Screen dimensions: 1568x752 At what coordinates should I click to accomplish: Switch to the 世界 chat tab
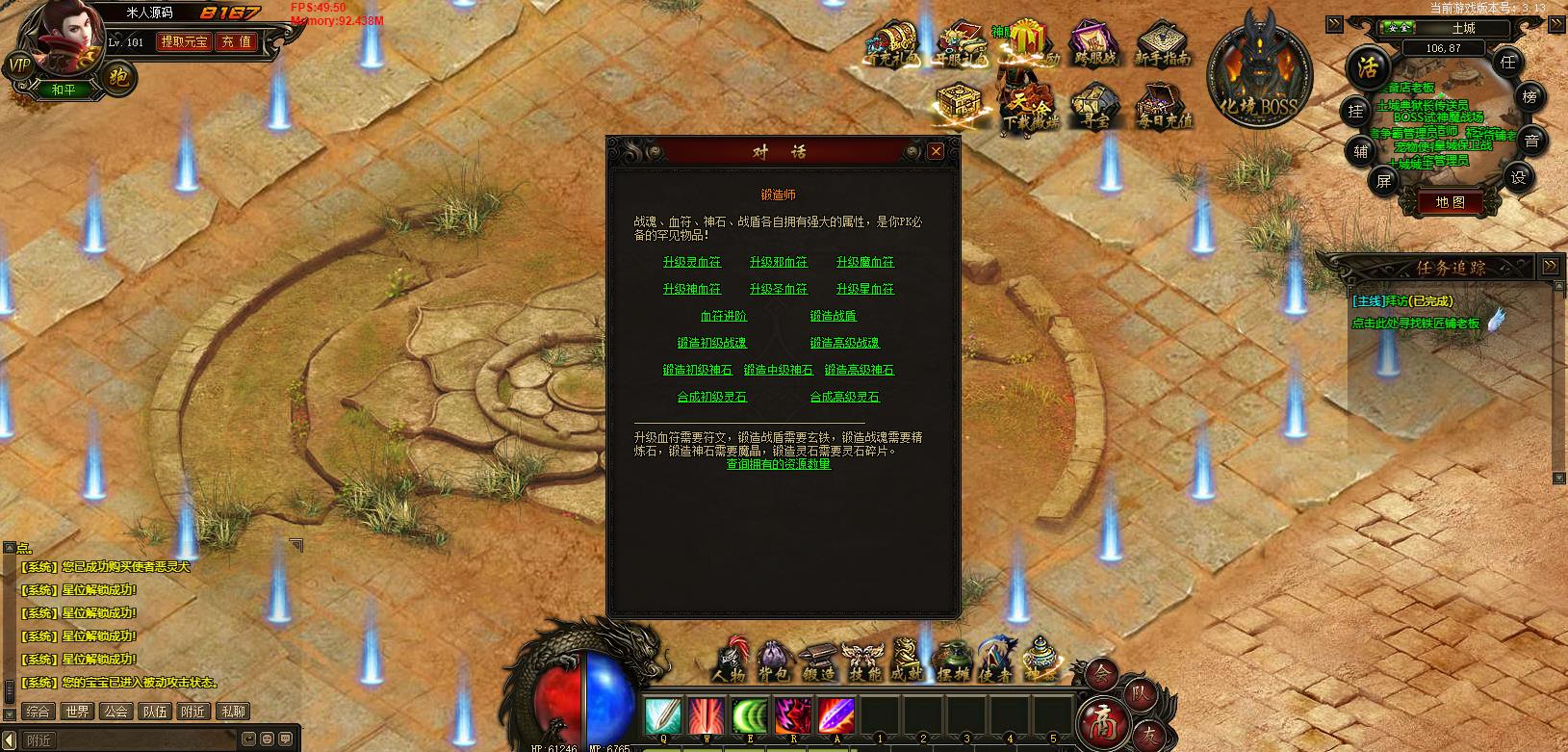(77, 712)
